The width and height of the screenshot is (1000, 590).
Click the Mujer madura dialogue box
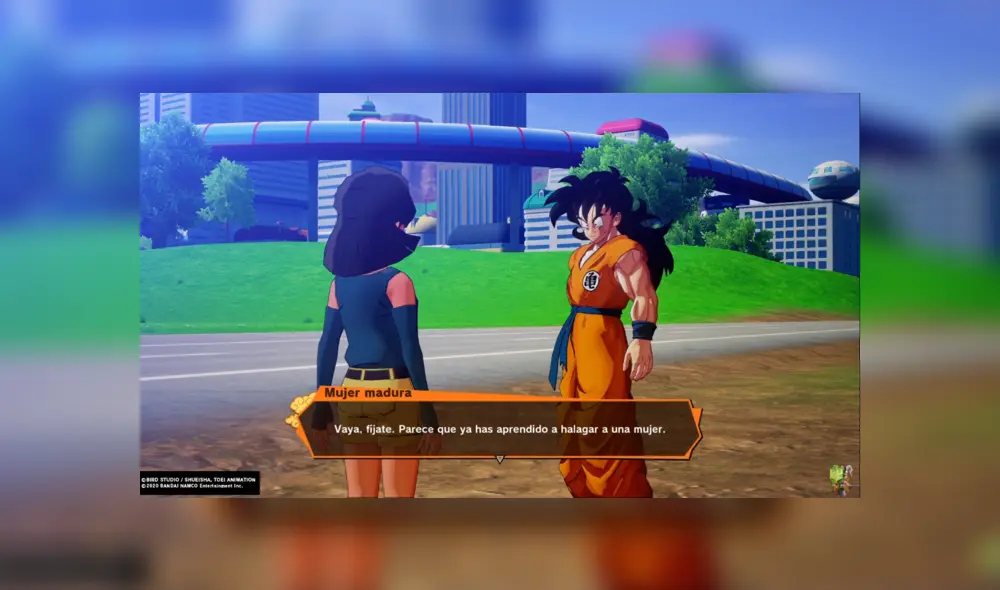tap(499, 428)
